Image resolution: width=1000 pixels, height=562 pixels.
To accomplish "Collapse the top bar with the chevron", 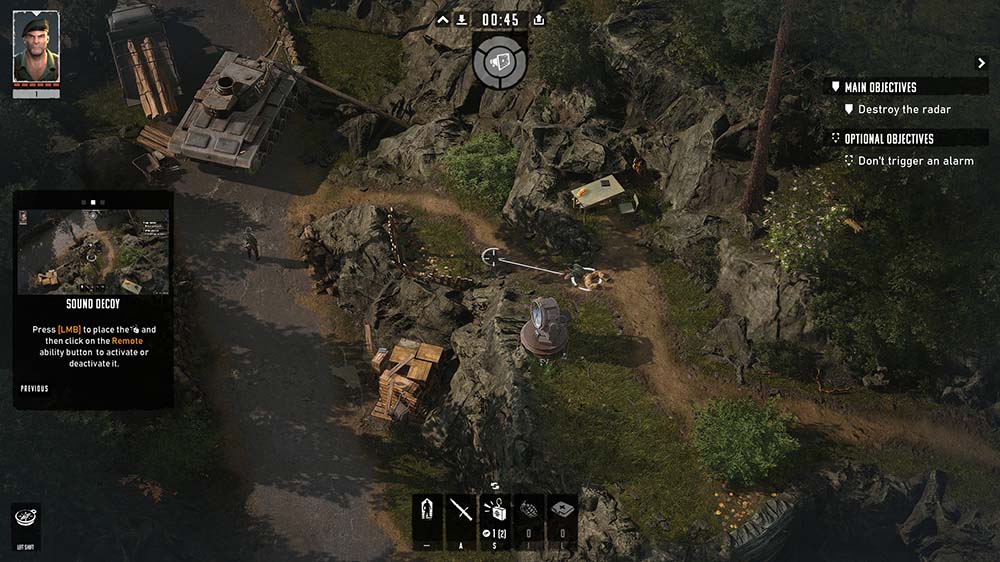I will (x=444, y=20).
